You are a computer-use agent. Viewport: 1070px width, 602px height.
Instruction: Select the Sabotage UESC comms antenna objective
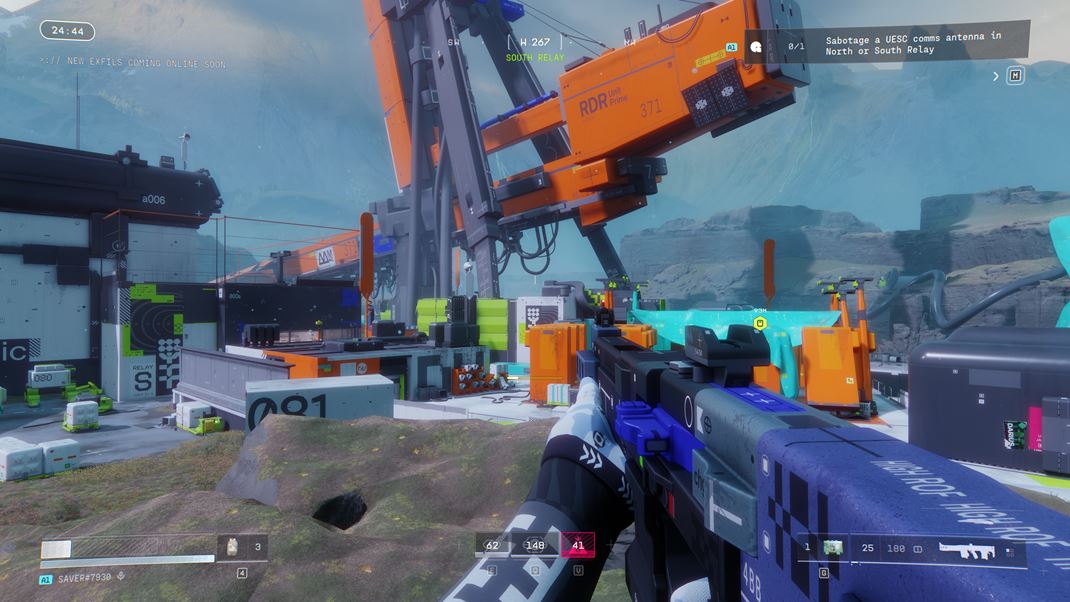(912, 44)
